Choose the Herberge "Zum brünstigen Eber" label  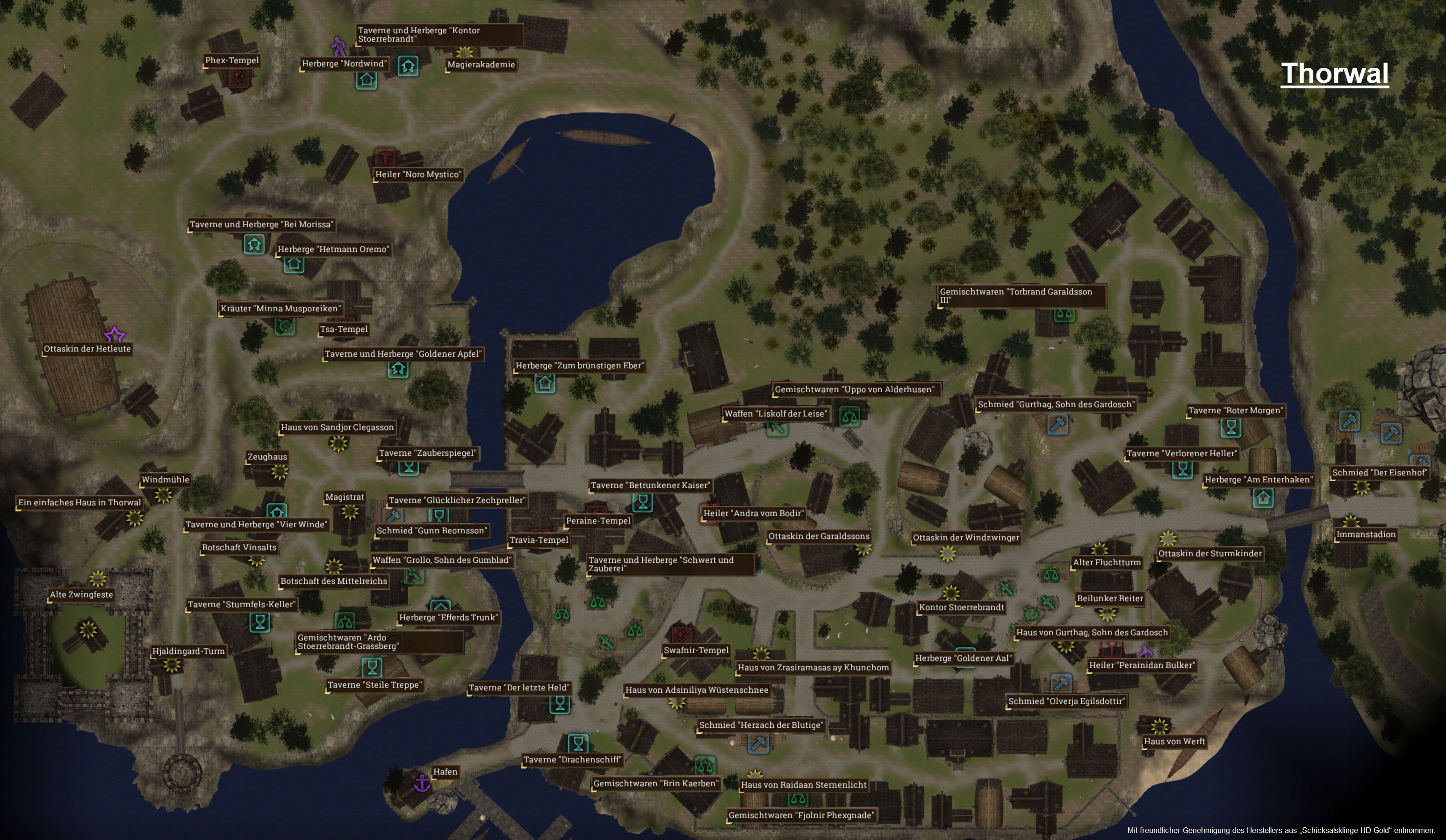(x=580, y=366)
